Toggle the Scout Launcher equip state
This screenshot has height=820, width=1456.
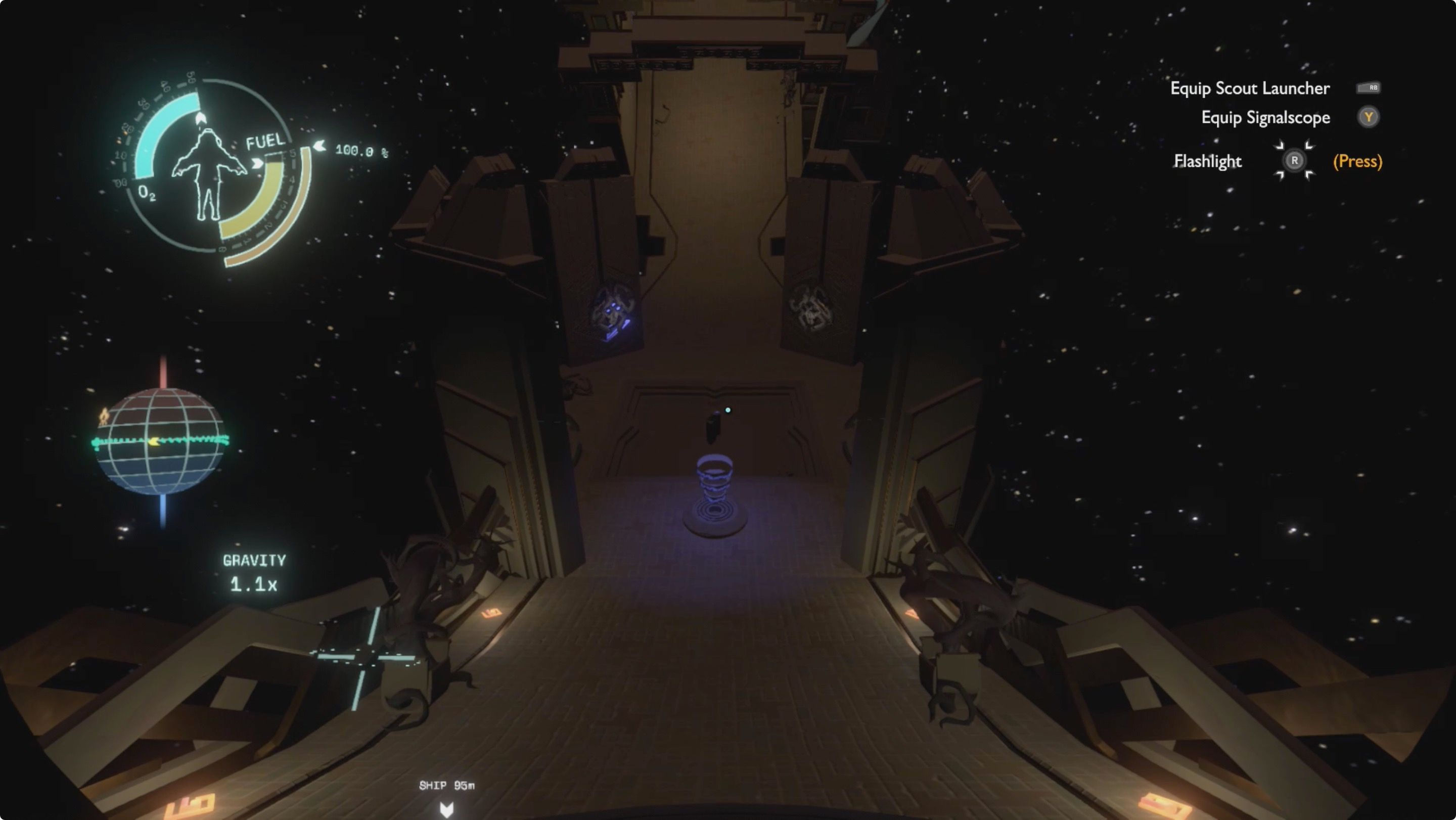click(1249, 88)
